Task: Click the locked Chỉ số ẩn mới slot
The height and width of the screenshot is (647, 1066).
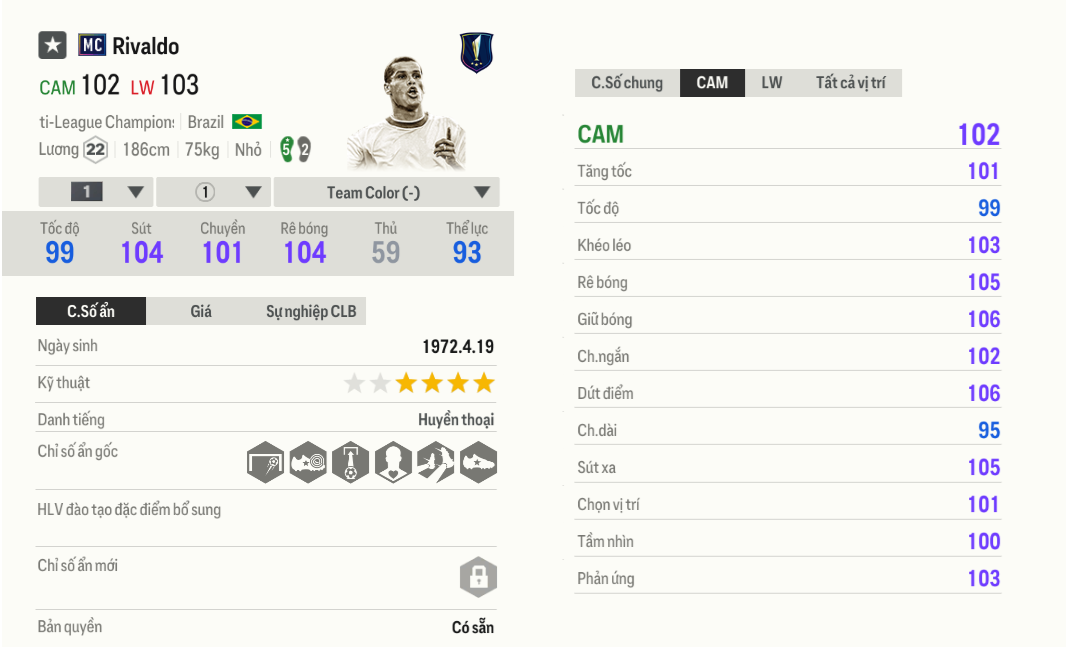Action: [478, 577]
